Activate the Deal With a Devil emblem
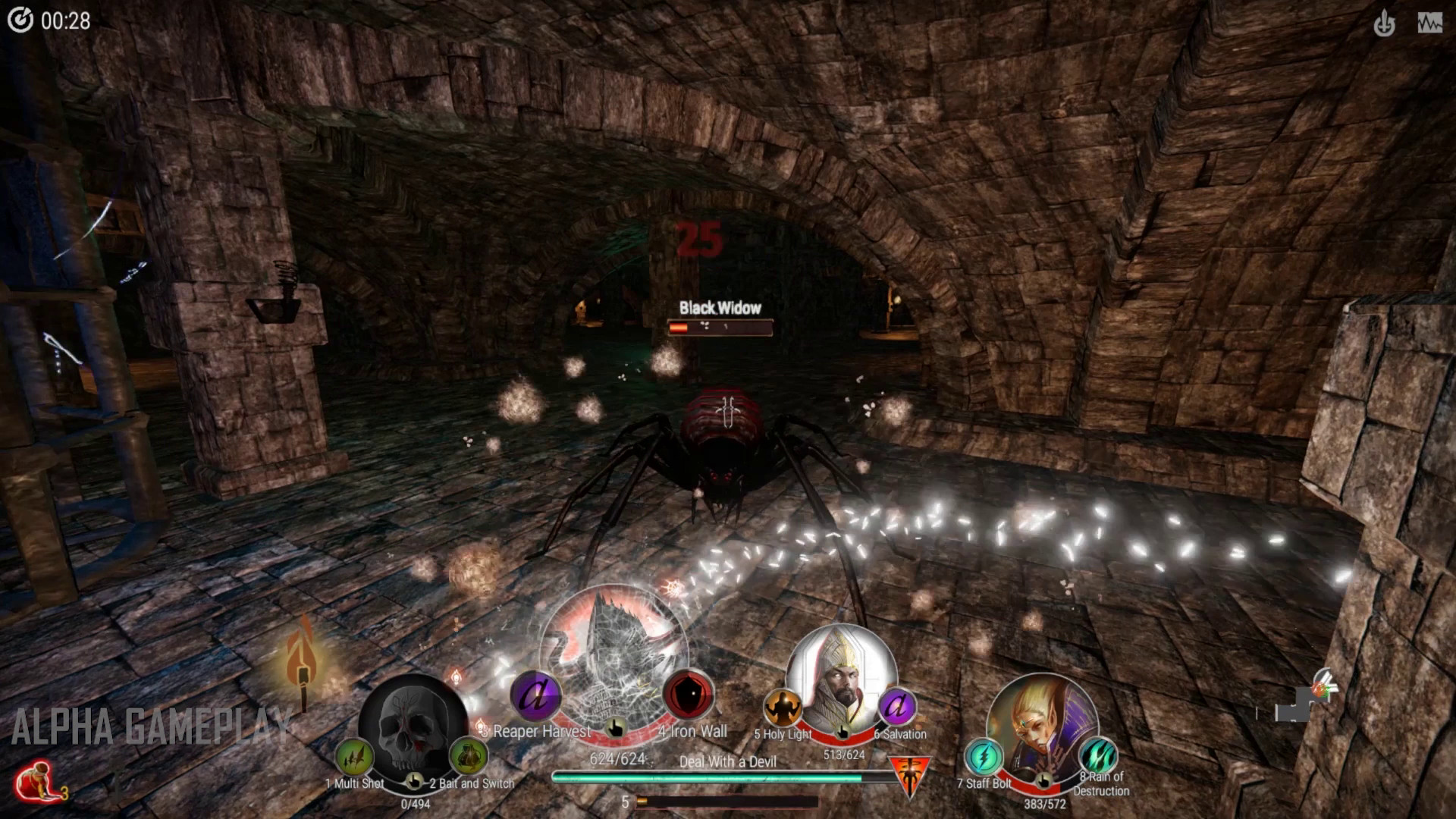The height and width of the screenshot is (819, 1456). click(x=908, y=776)
